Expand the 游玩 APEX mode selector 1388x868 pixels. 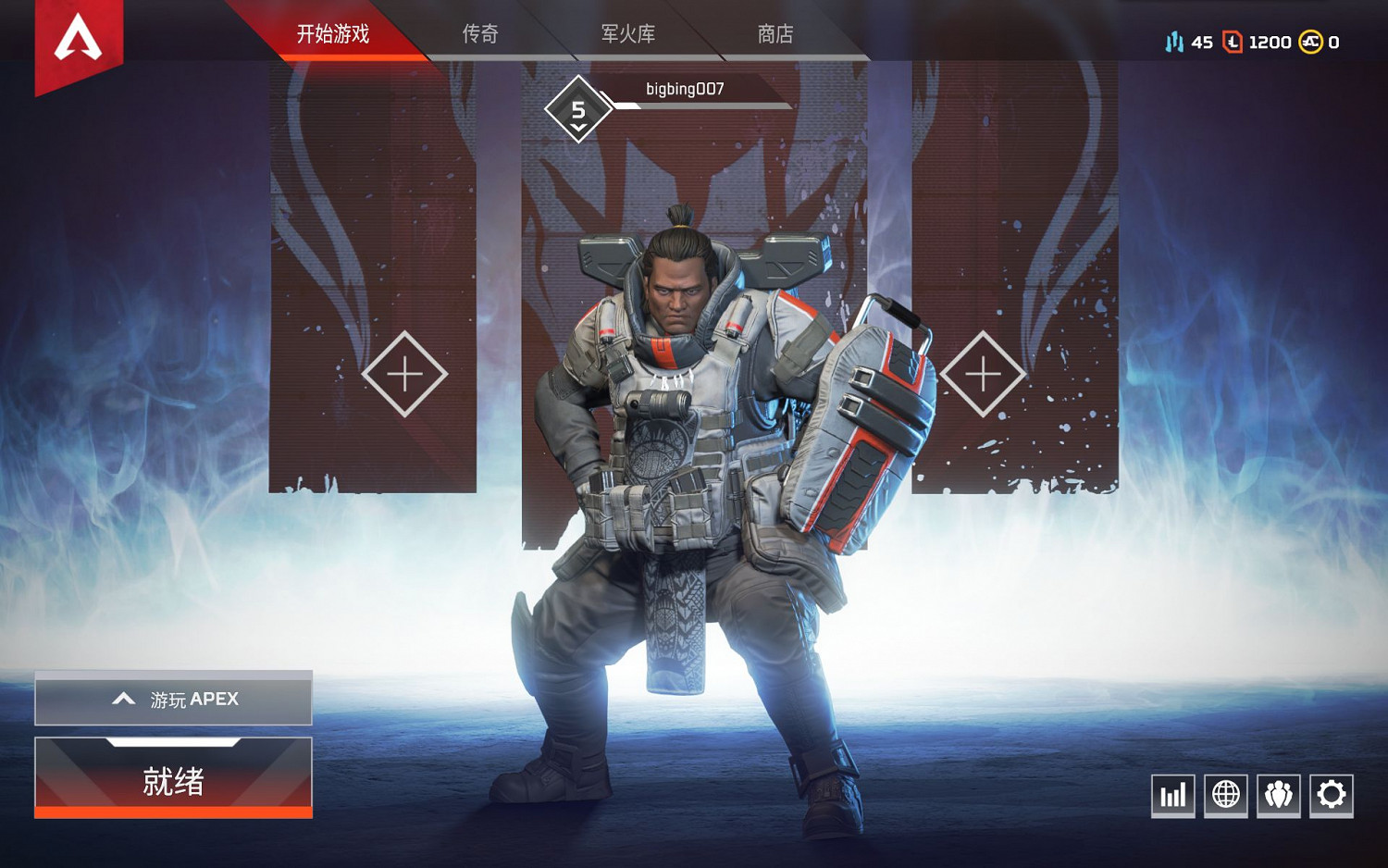[x=172, y=699]
